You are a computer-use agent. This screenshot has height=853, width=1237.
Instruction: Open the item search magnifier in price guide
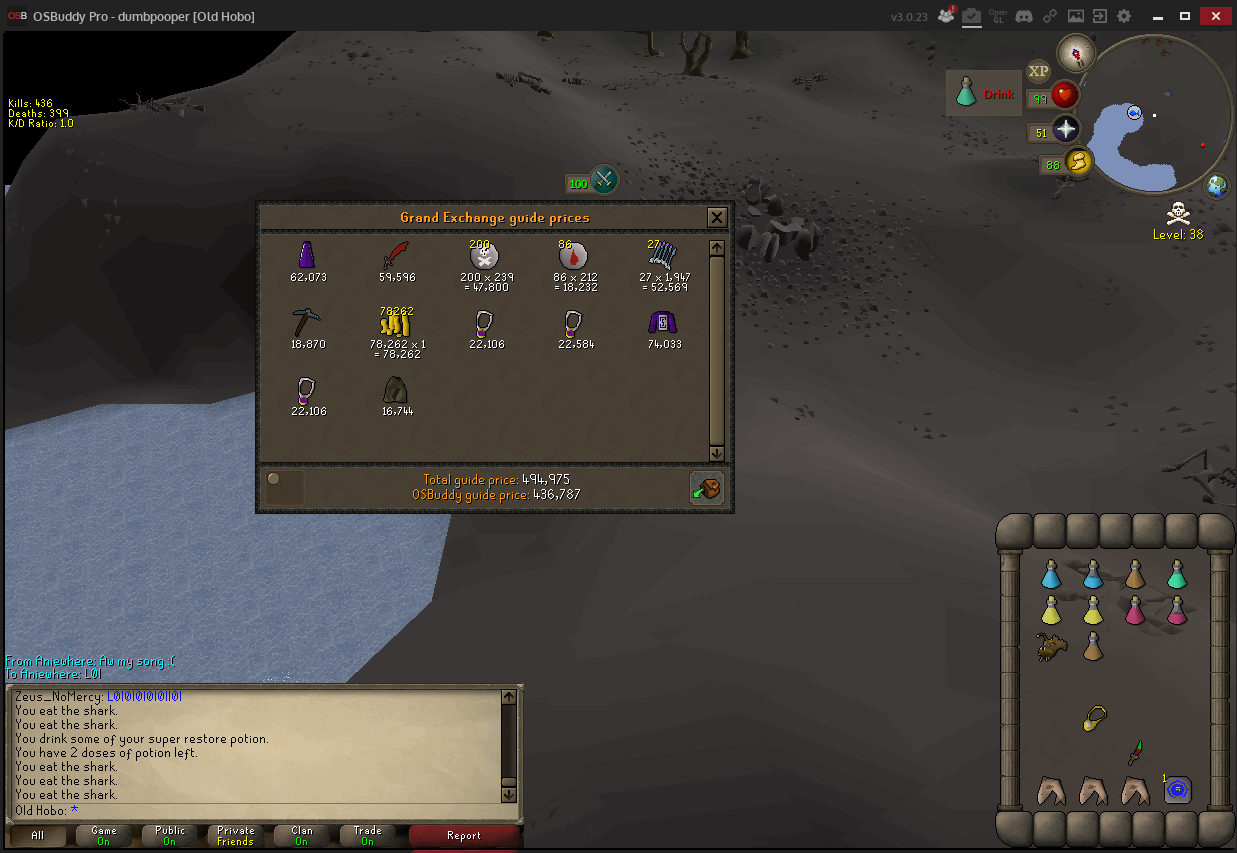(283, 487)
